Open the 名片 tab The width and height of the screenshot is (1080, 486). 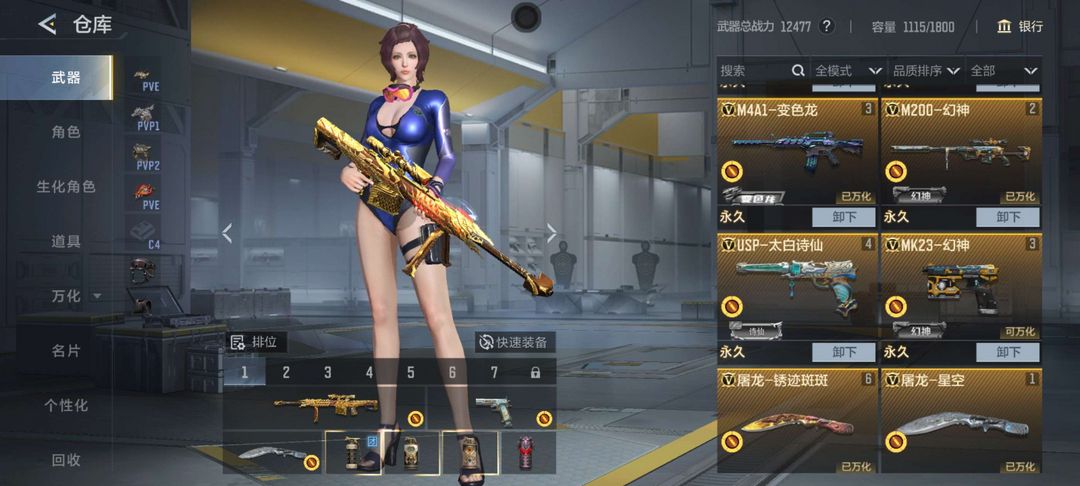pos(66,351)
